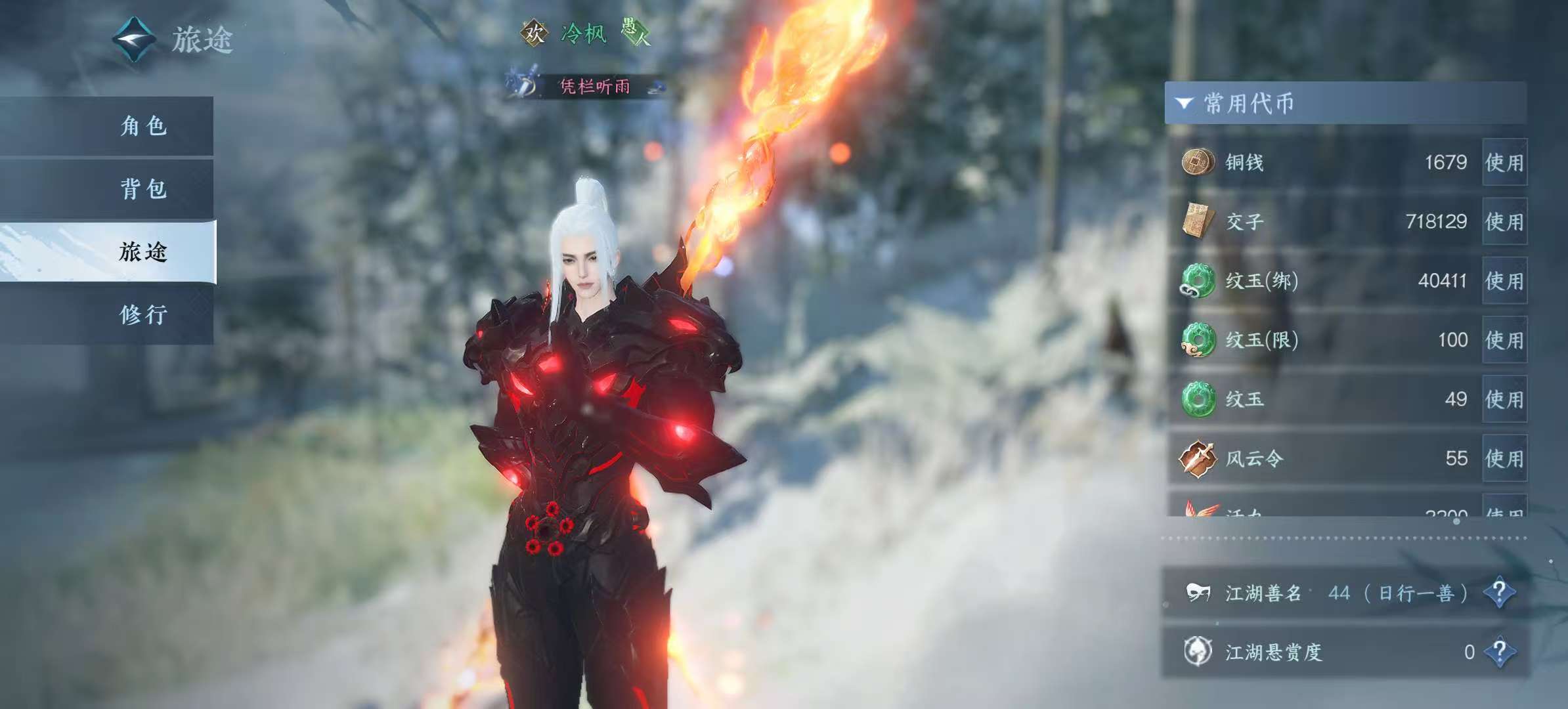Click 使用 next to 交子
This screenshot has height=709, width=1568.
(x=1504, y=221)
